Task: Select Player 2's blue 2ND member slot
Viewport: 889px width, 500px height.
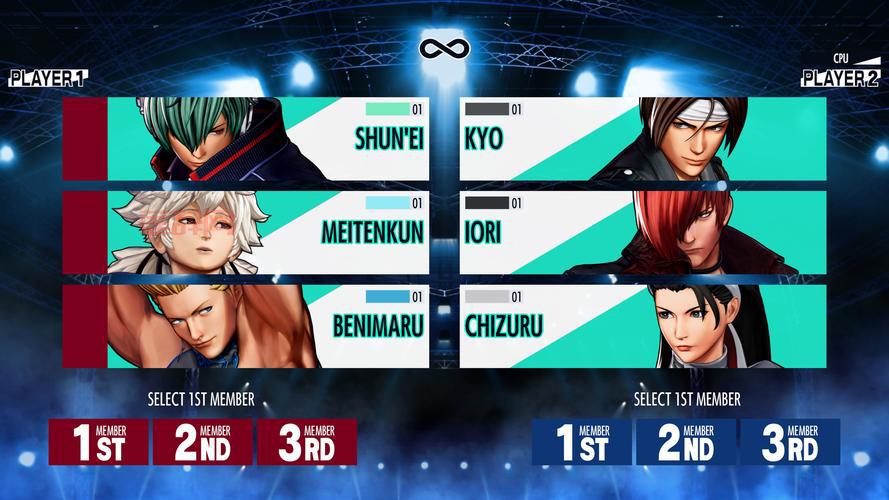Action: [x=686, y=441]
